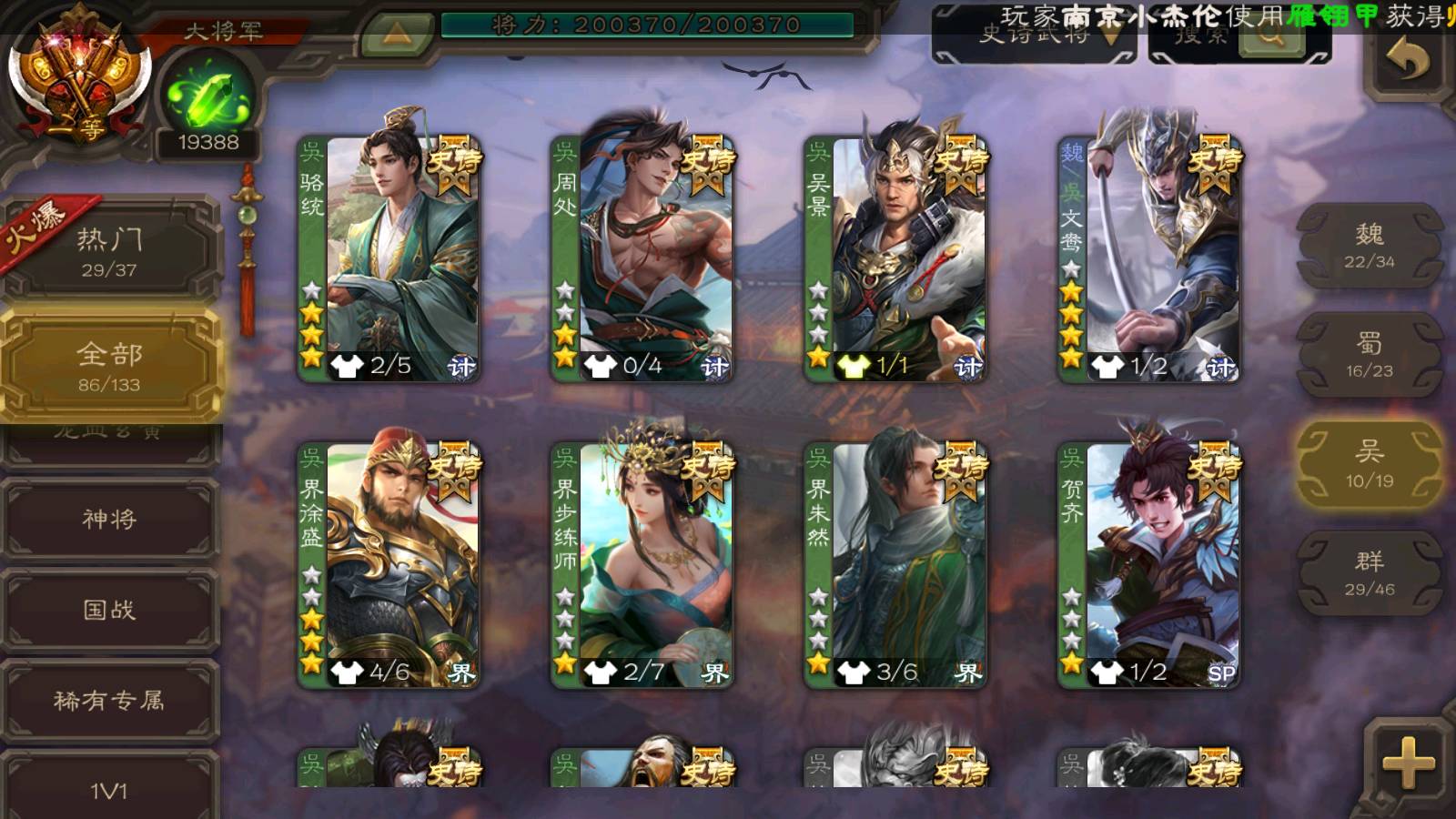Show the 全部 heroes tab
Viewport: 1456px width, 819px height.
pyautogui.click(x=109, y=366)
